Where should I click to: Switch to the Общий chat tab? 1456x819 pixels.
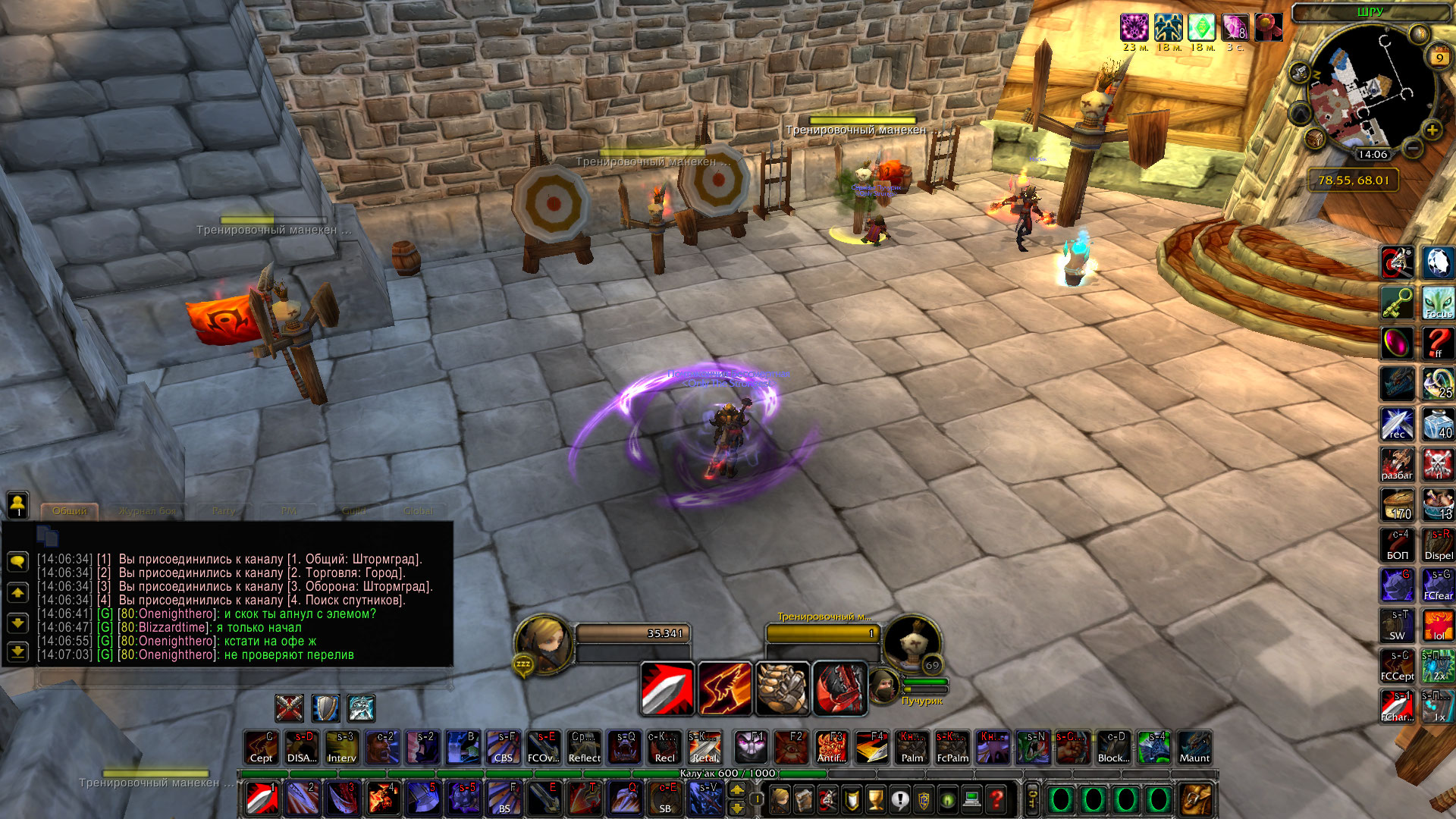[70, 511]
